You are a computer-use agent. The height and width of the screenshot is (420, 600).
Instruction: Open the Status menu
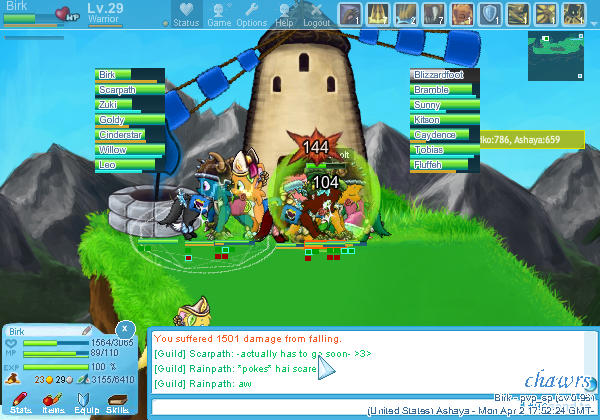(185, 15)
